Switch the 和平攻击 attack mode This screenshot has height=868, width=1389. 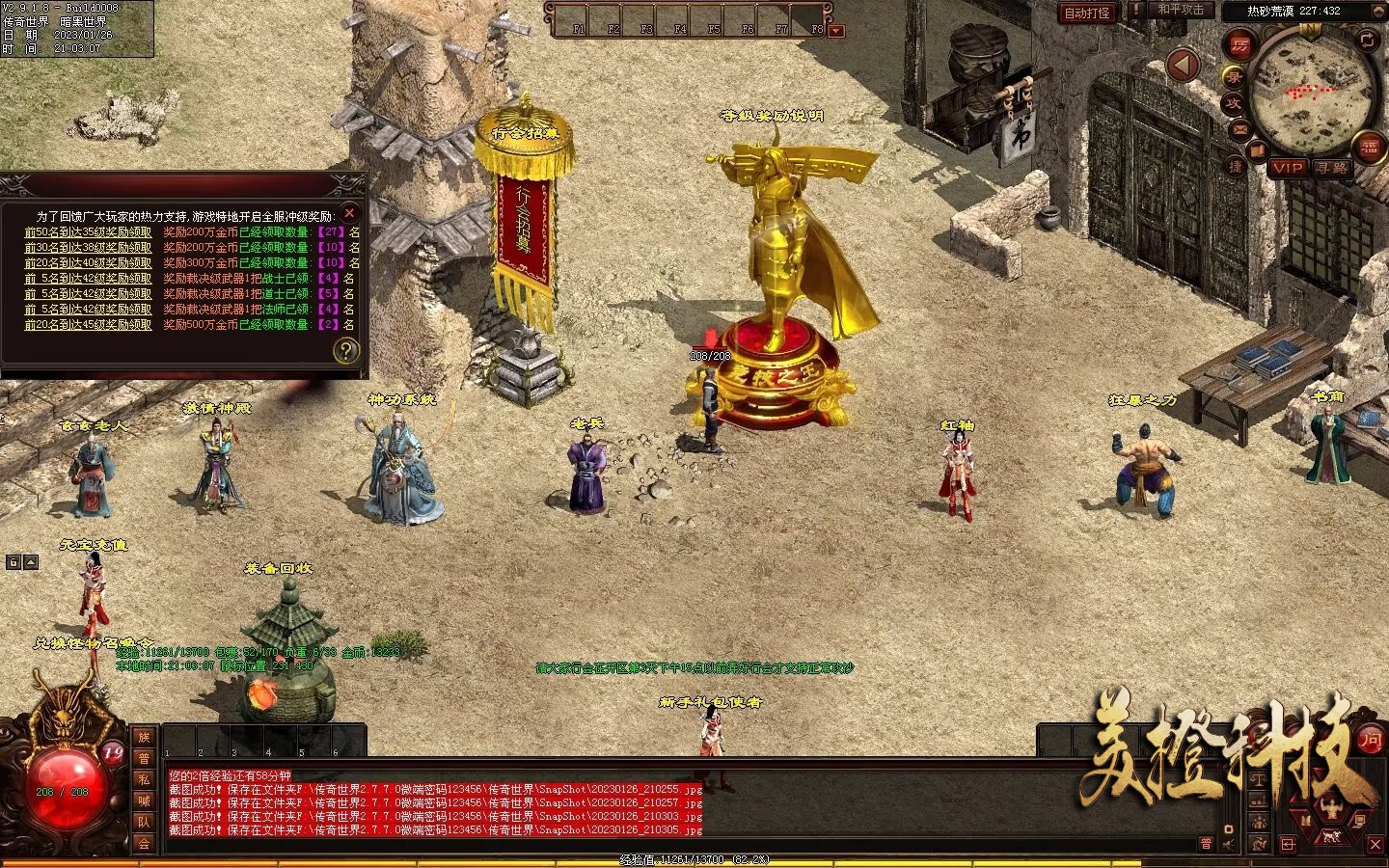1181,10
